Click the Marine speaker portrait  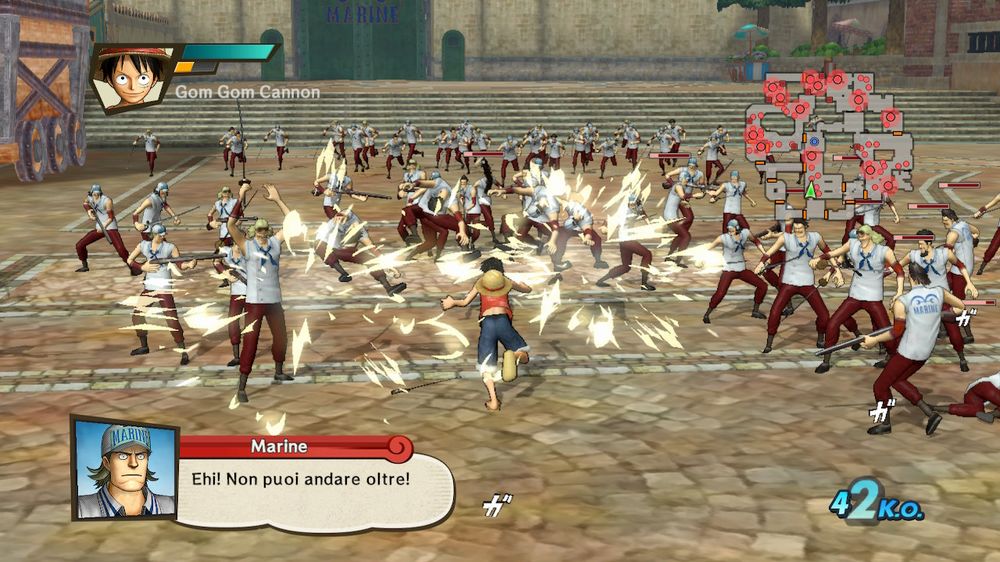pos(124,468)
